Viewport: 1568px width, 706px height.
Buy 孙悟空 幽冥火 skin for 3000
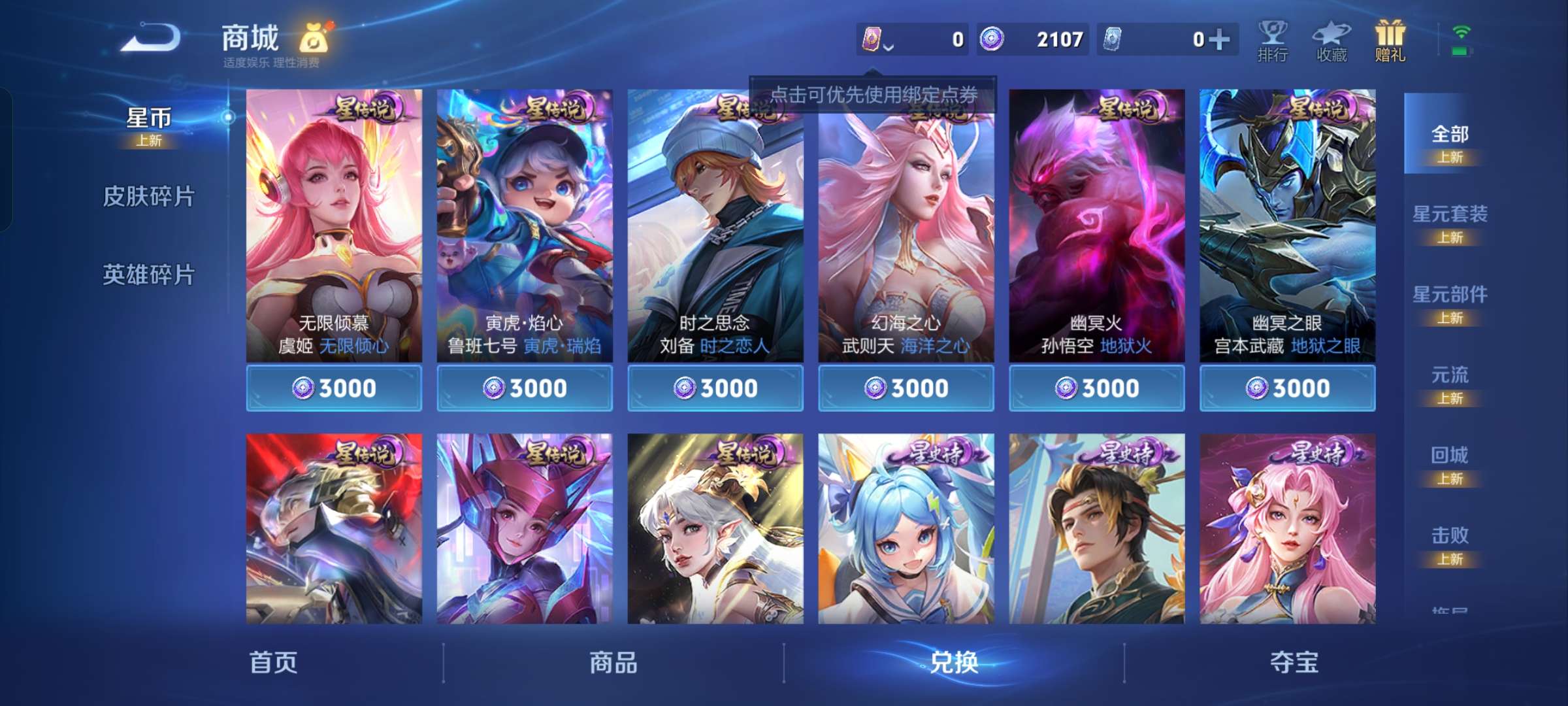[x=1096, y=387]
